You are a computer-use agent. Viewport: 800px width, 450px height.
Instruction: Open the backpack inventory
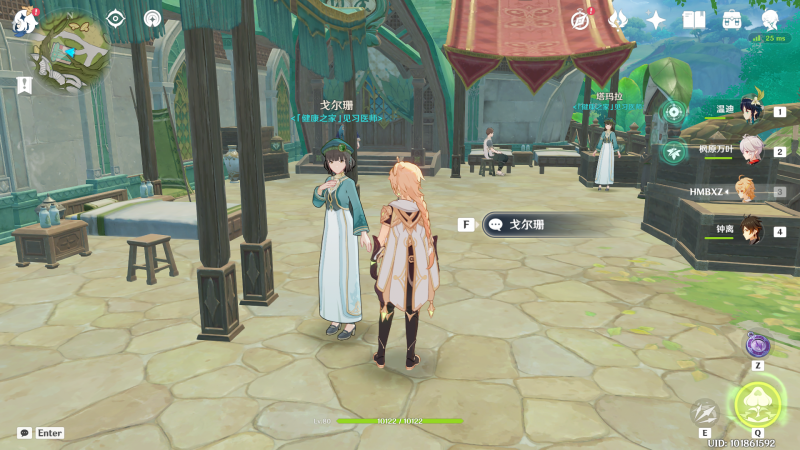pyautogui.click(x=732, y=19)
